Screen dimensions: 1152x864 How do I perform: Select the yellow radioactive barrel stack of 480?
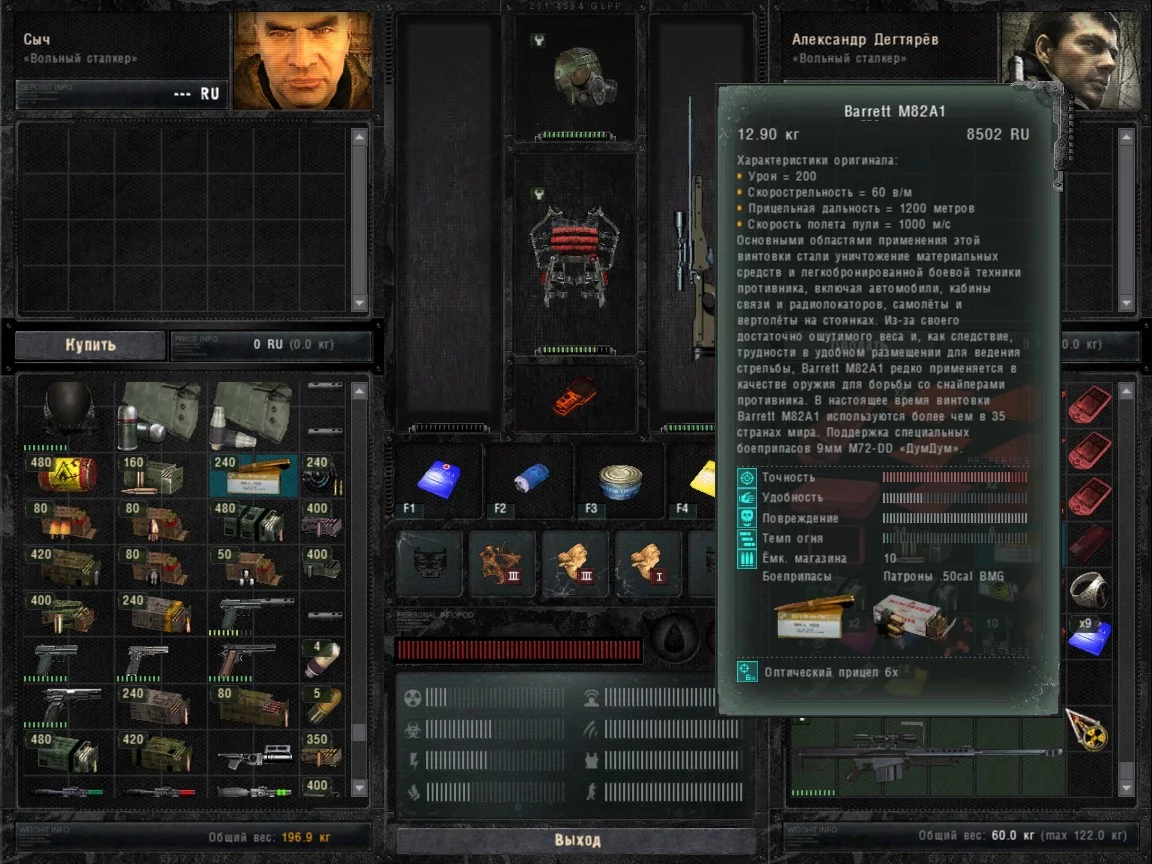click(x=66, y=474)
